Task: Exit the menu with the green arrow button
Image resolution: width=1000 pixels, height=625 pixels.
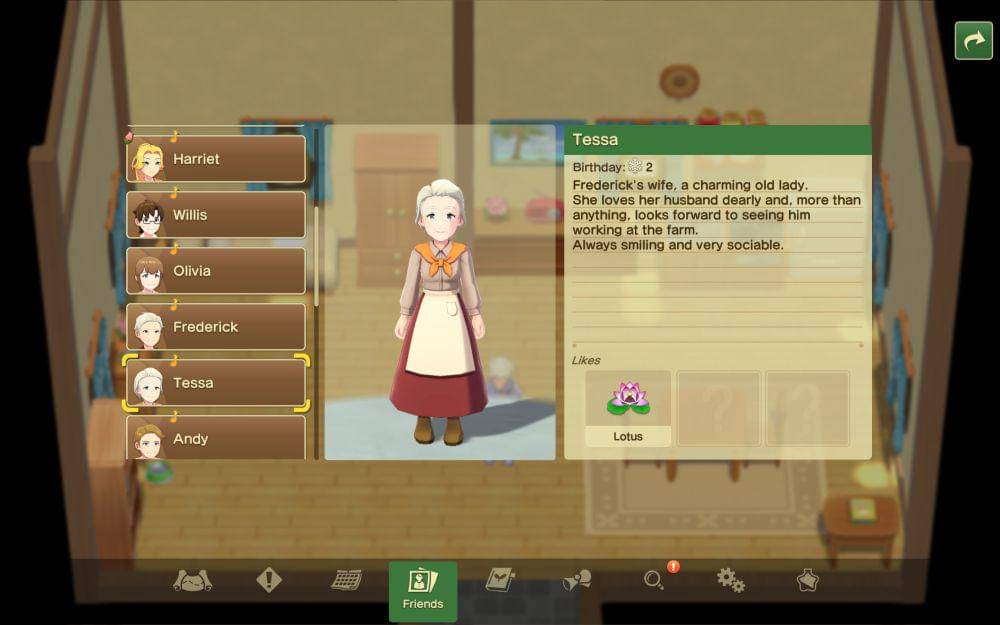Action: point(973,41)
